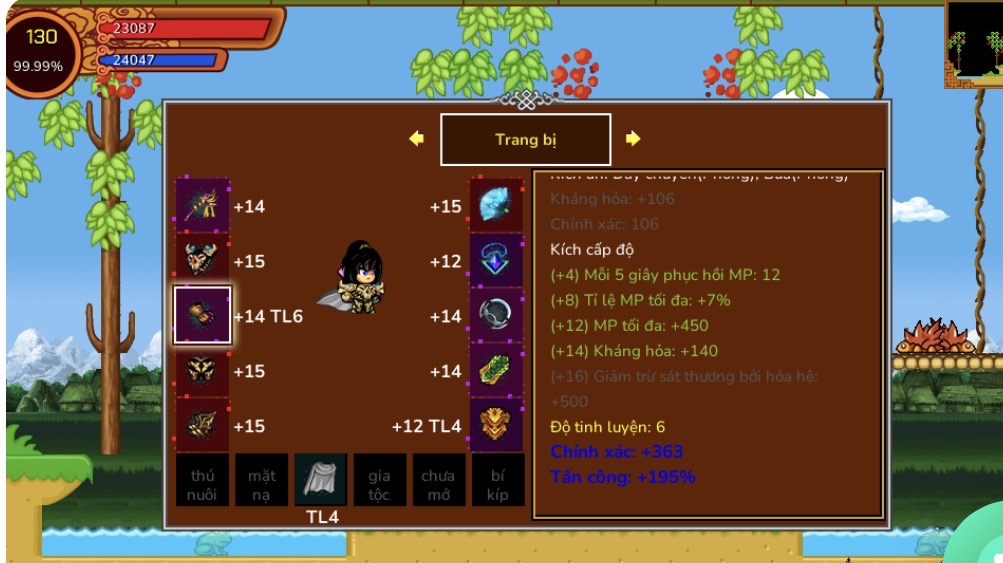Click the chưa mở locked slot
The height and width of the screenshot is (563, 1003).
(438, 480)
